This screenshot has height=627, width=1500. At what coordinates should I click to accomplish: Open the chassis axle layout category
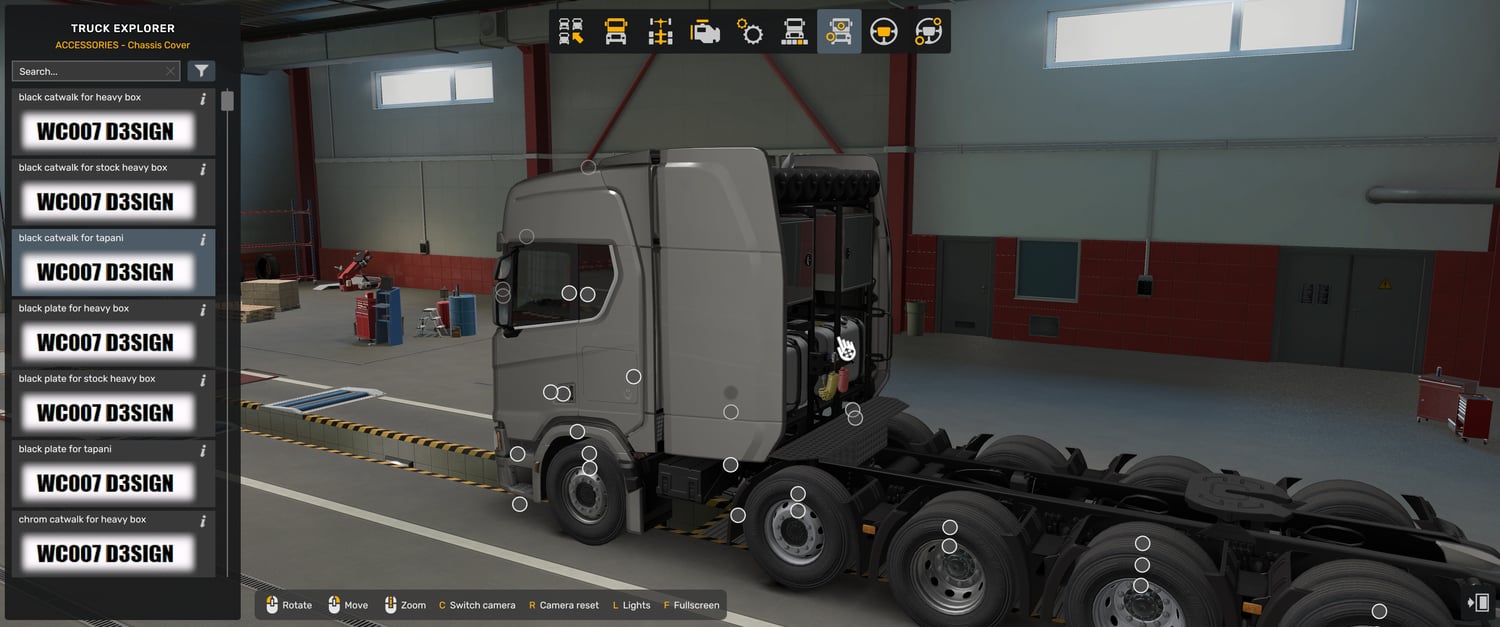(x=660, y=32)
